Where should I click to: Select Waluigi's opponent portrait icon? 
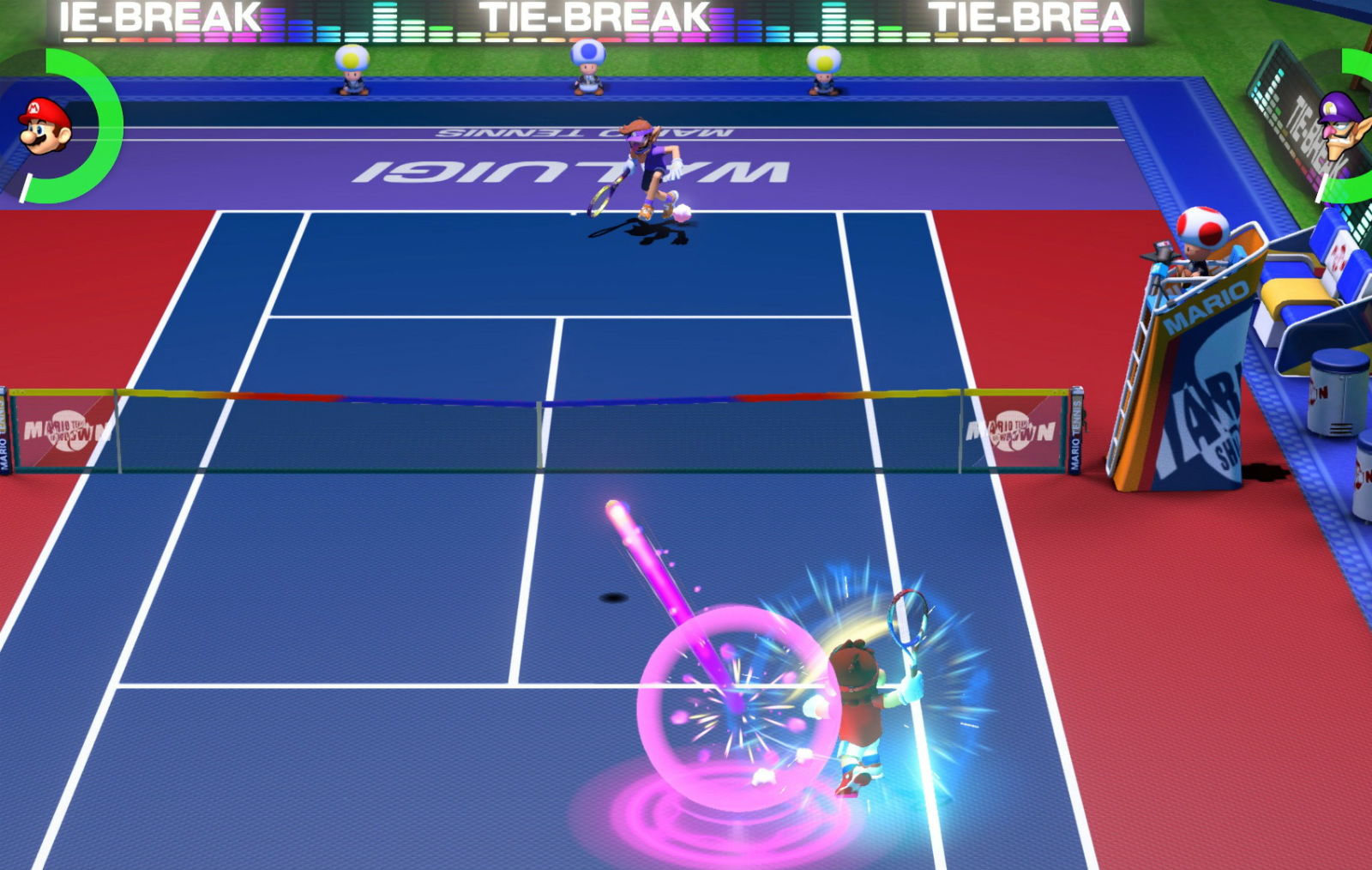click(1344, 126)
